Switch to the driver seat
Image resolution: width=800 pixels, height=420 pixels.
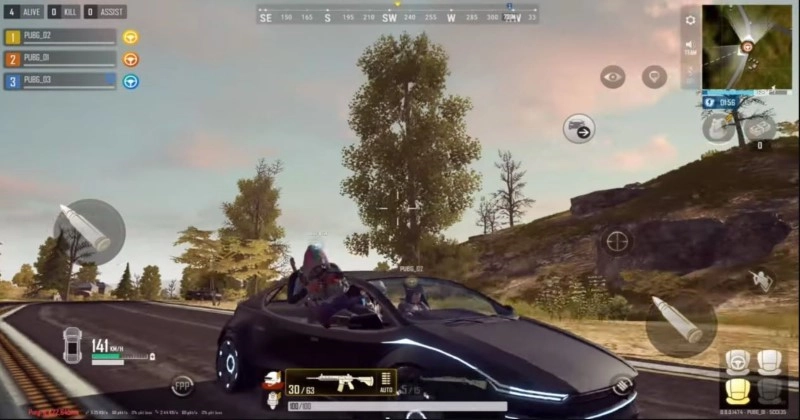[738, 362]
